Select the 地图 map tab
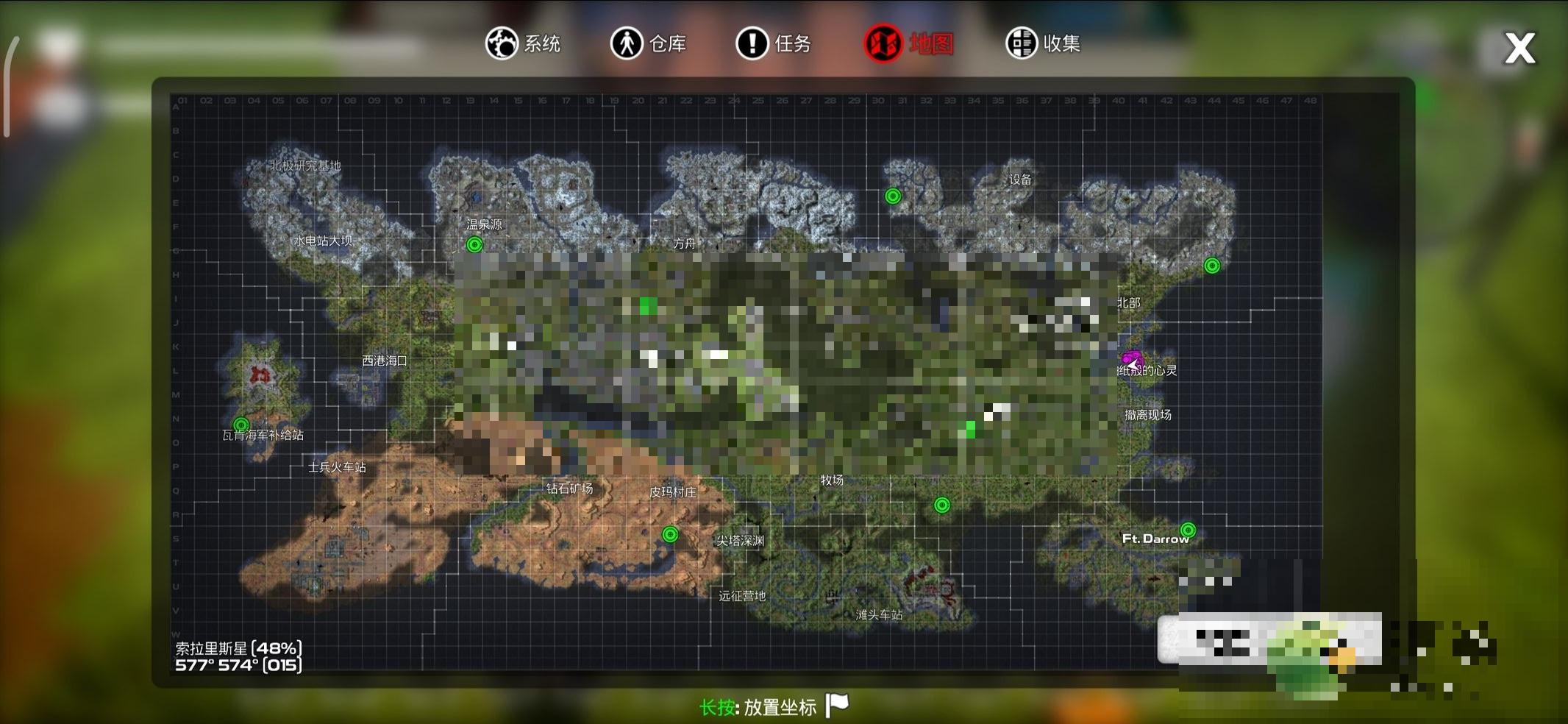The width and height of the screenshot is (1568, 724). coord(909,44)
